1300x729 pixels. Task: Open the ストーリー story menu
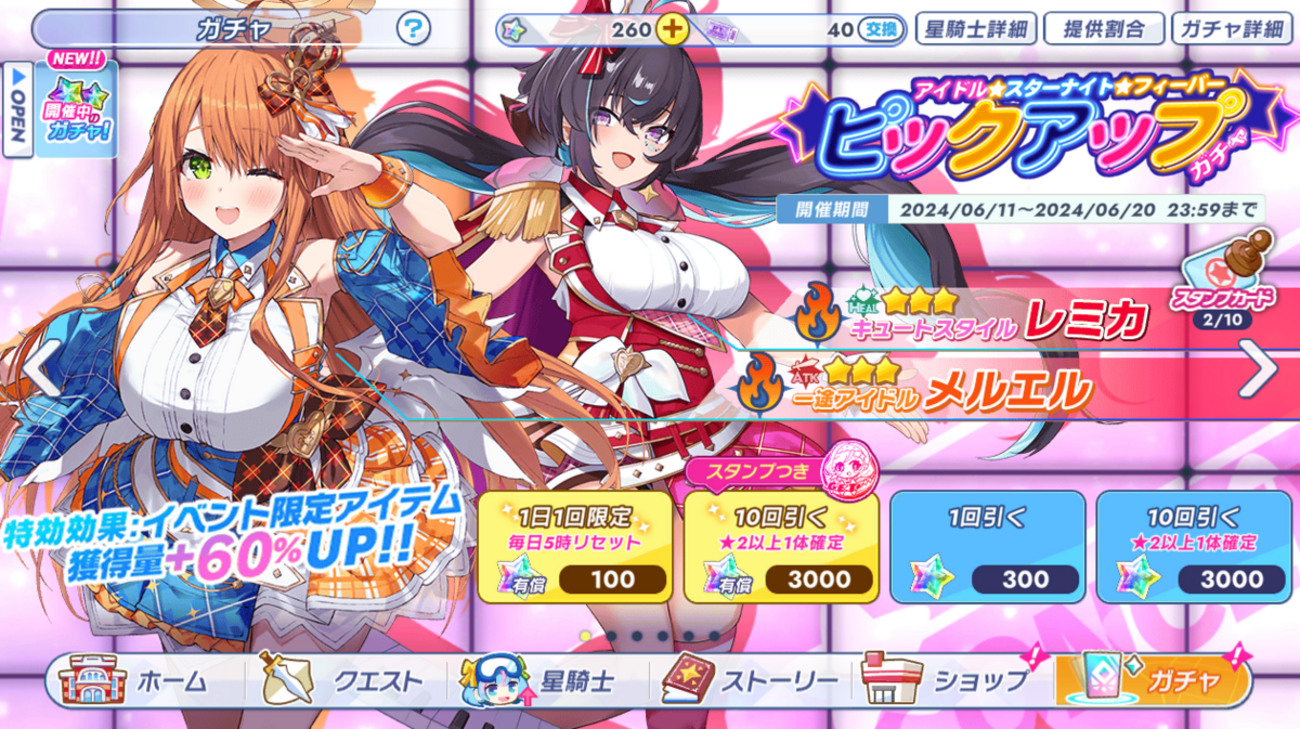click(750, 681)
